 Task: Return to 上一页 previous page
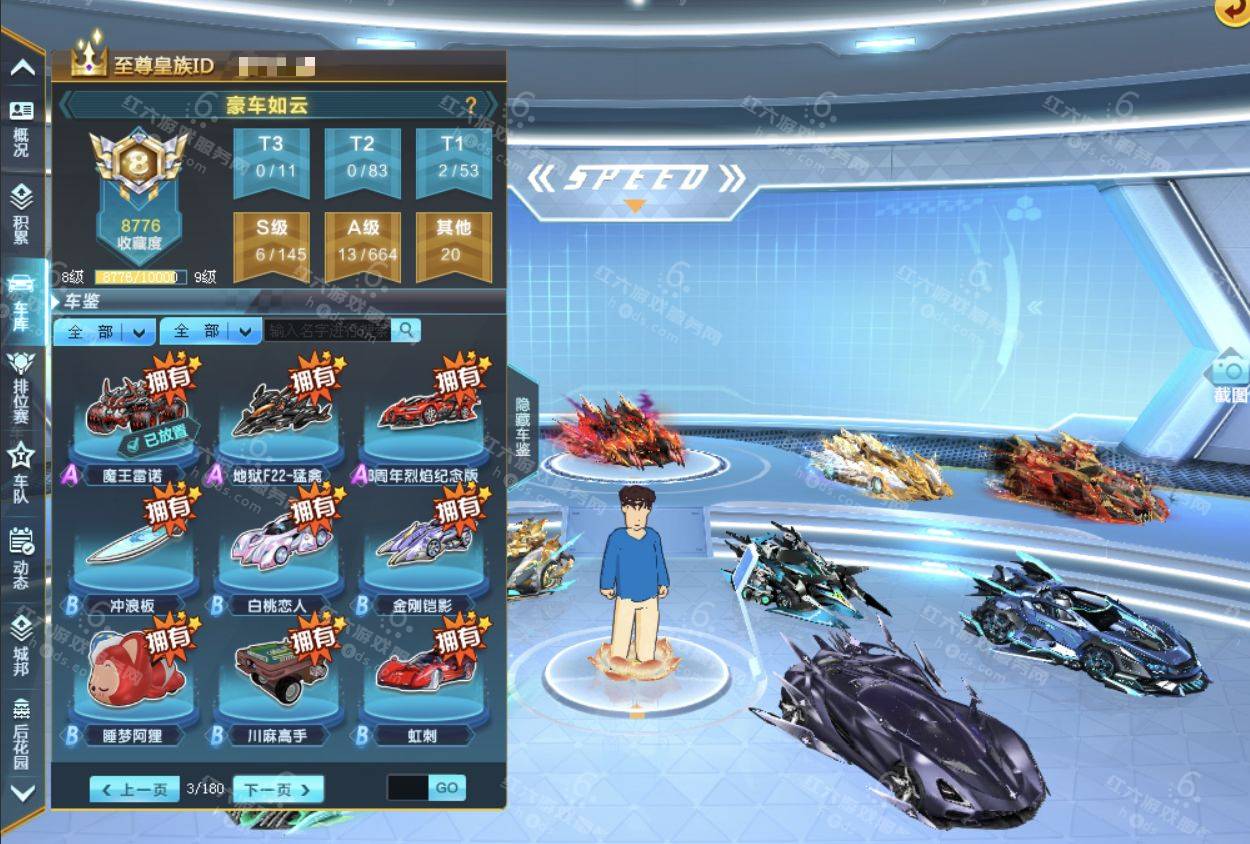[x=135, y=789]
